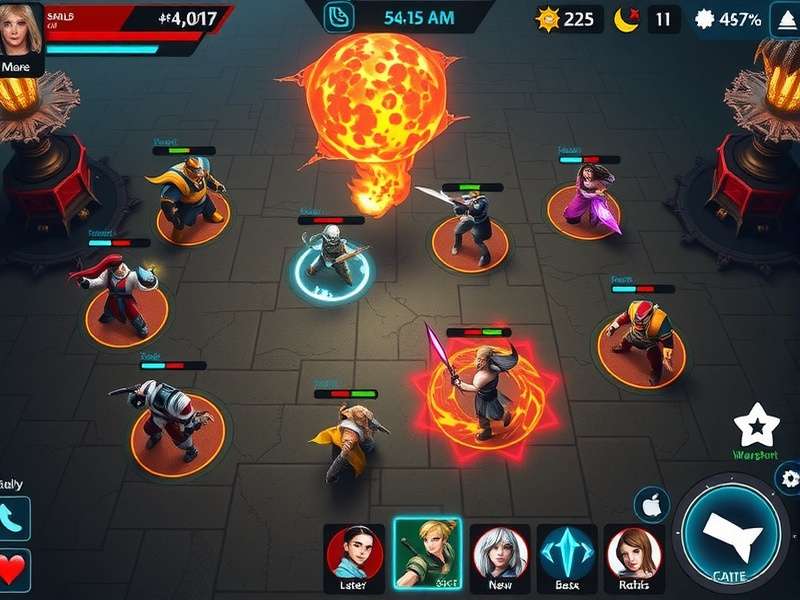The height and width of the screenshot is (600, 800).
Task: Select the highlighted green archer hero portrait
Action: (x=427, y=552)
